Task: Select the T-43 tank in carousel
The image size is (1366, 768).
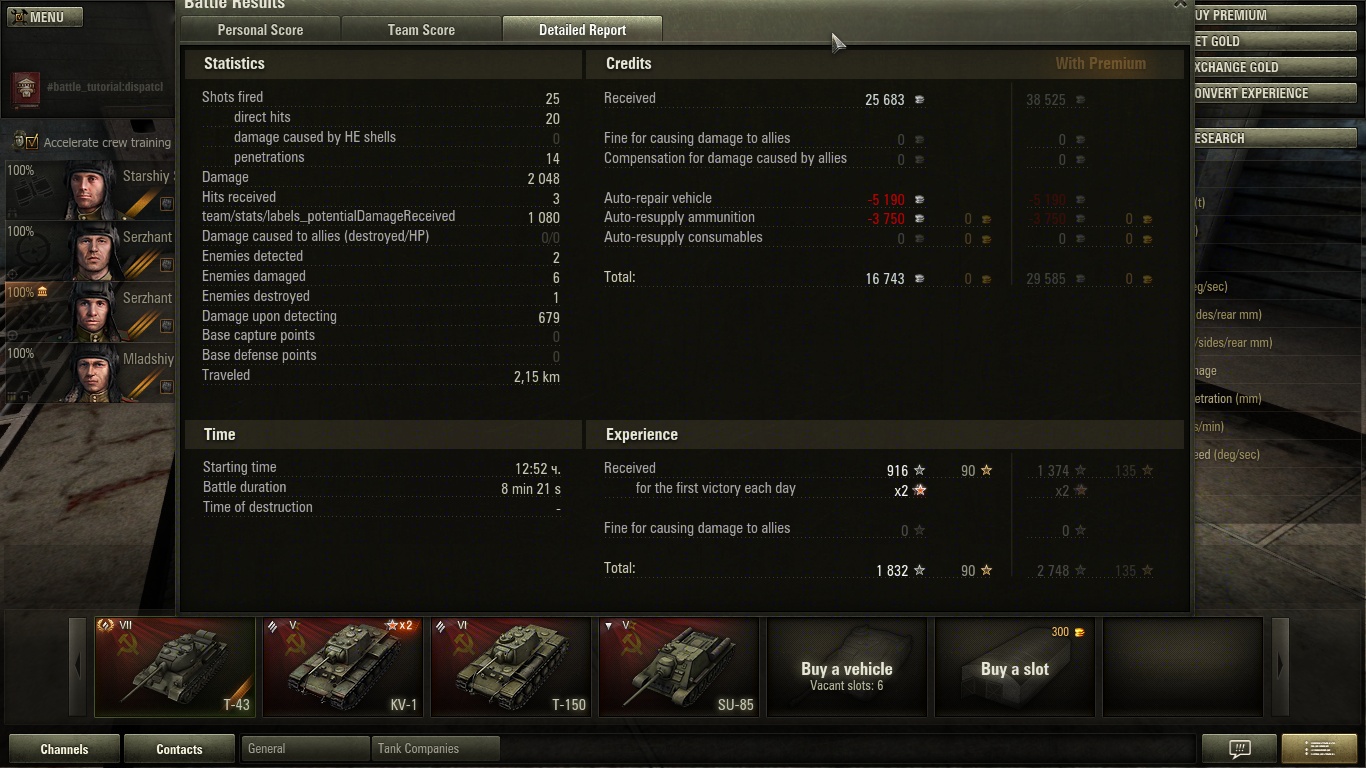Action: coord(175,667)
